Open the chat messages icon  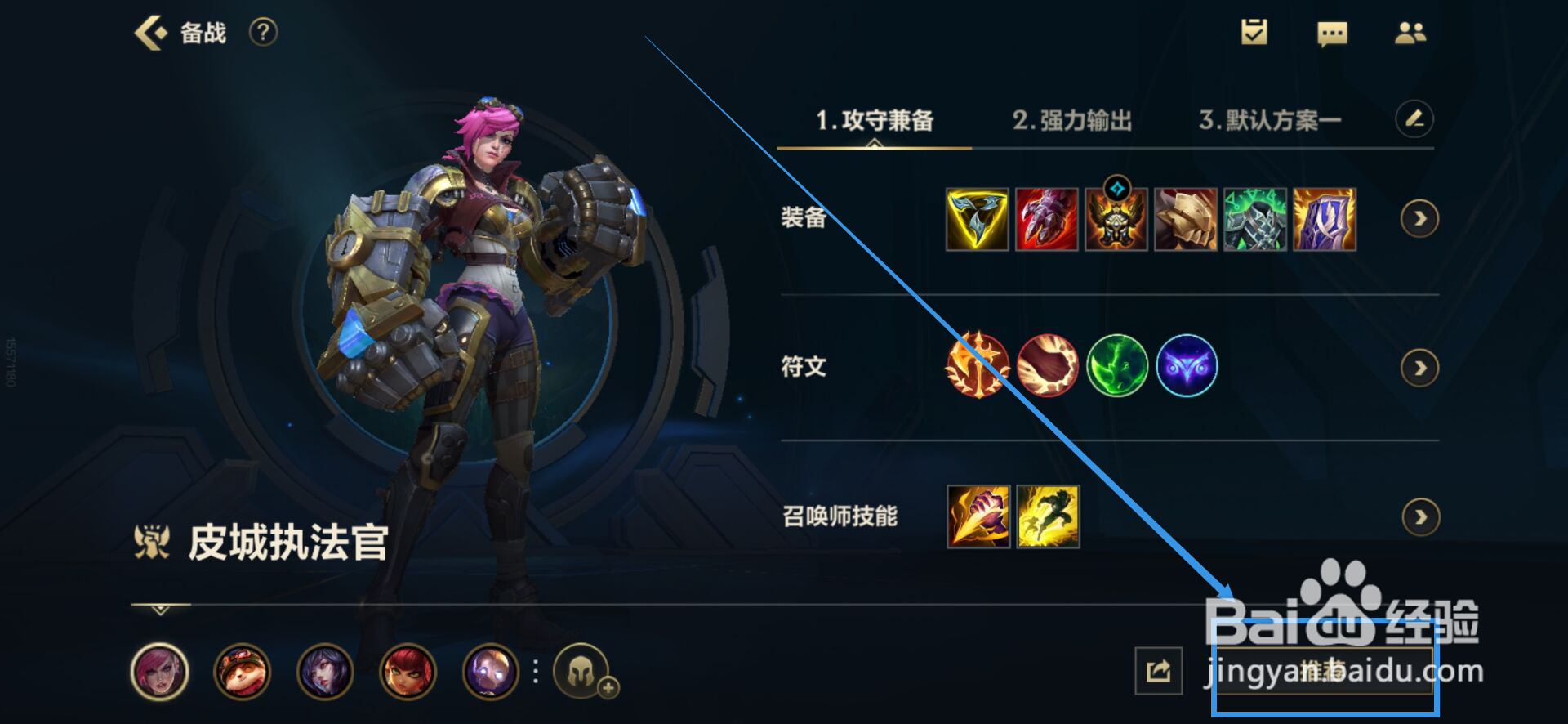click(1333, 34)
